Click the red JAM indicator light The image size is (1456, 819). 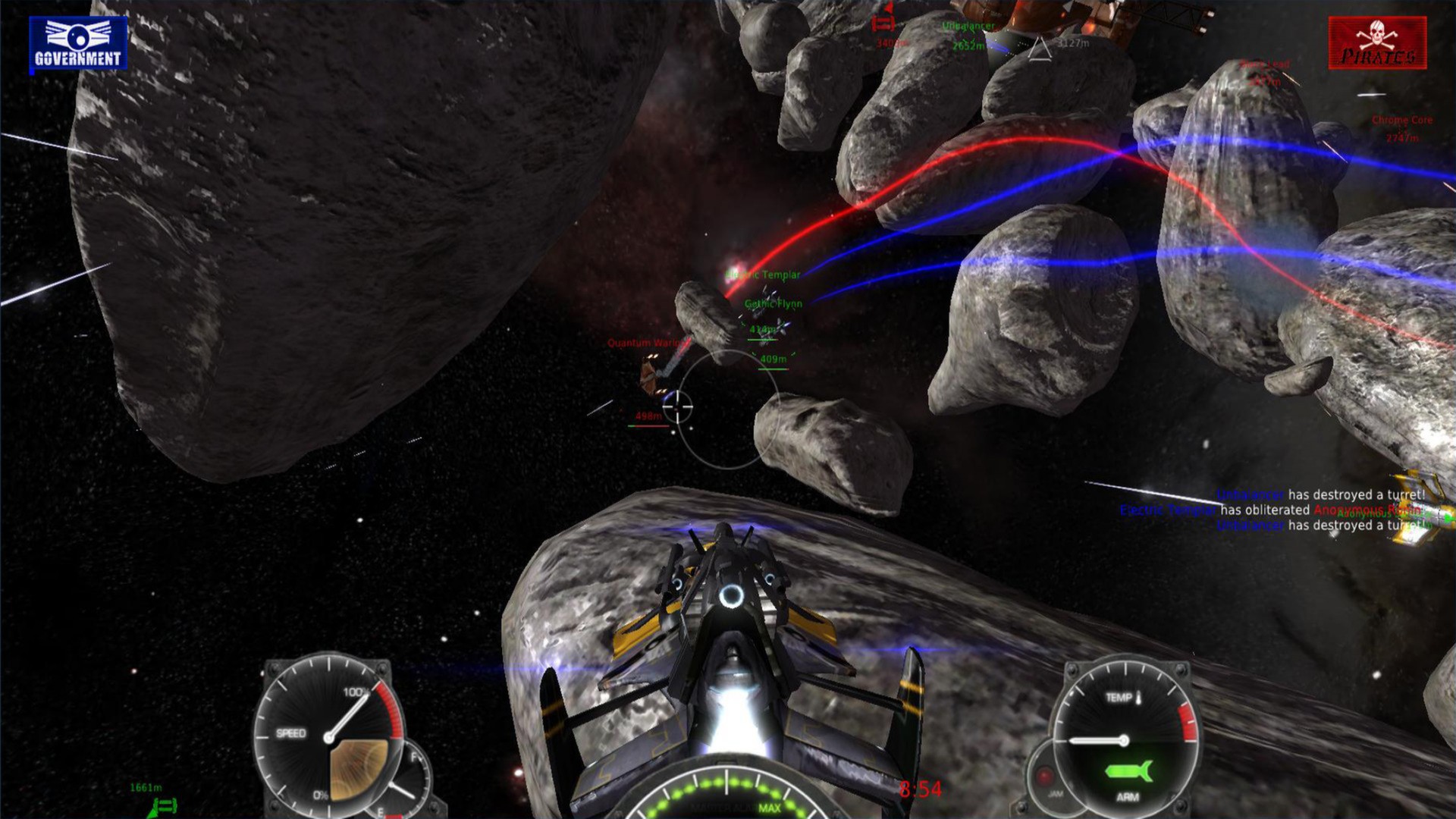point(1045,776)
